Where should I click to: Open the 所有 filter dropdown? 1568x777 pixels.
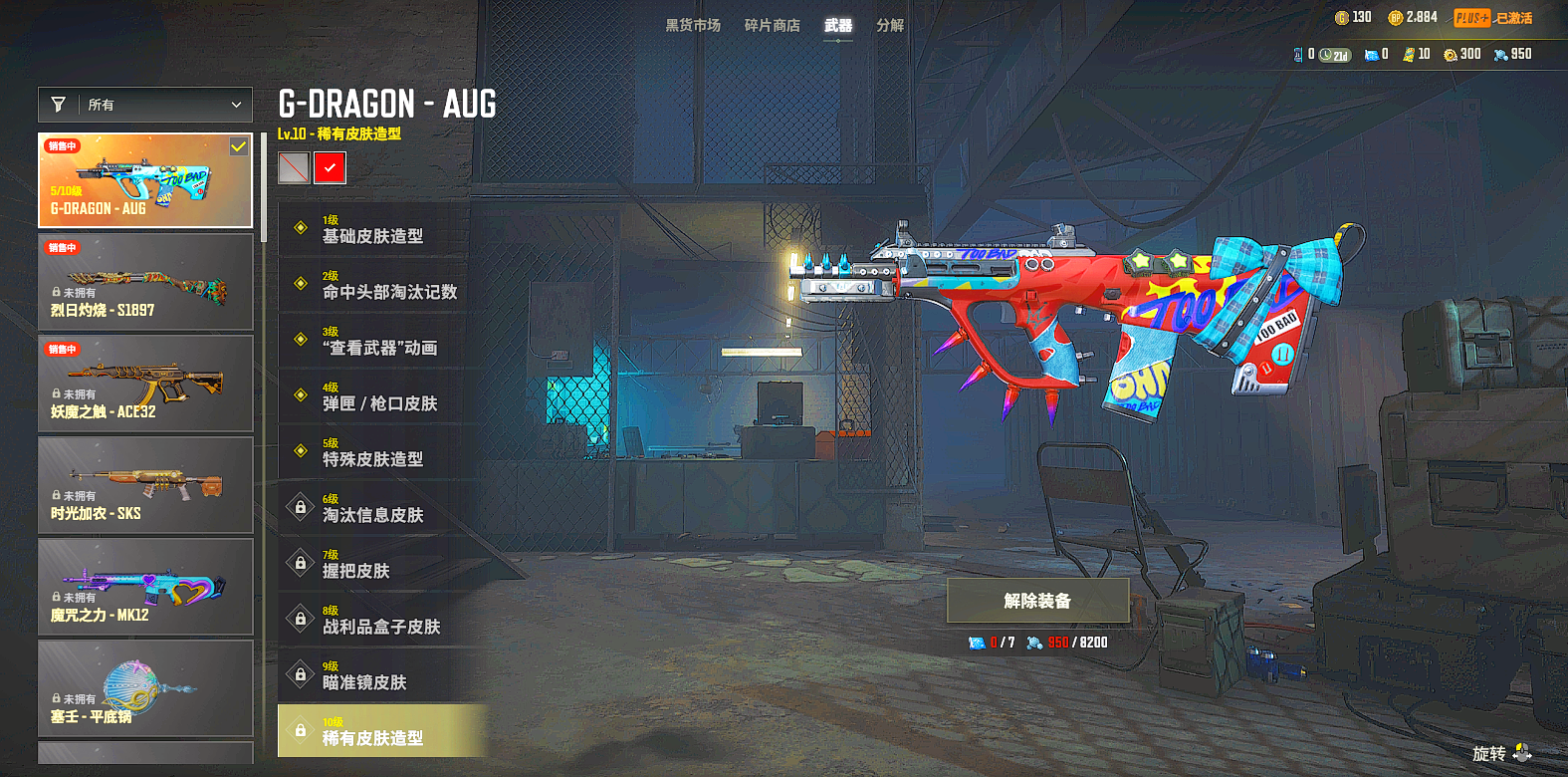[x=145, y=105]
